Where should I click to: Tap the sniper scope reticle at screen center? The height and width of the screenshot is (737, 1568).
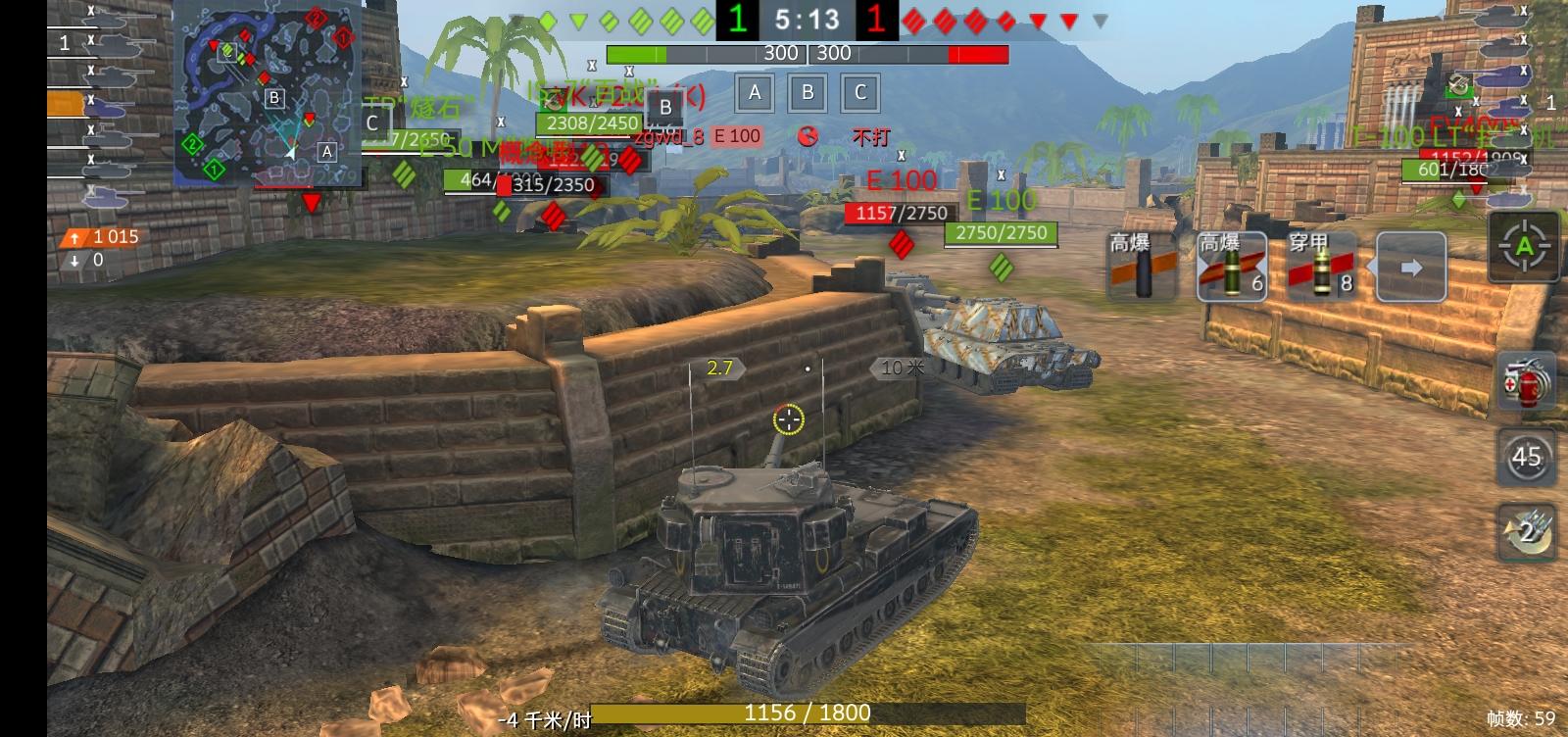[789, 418]
